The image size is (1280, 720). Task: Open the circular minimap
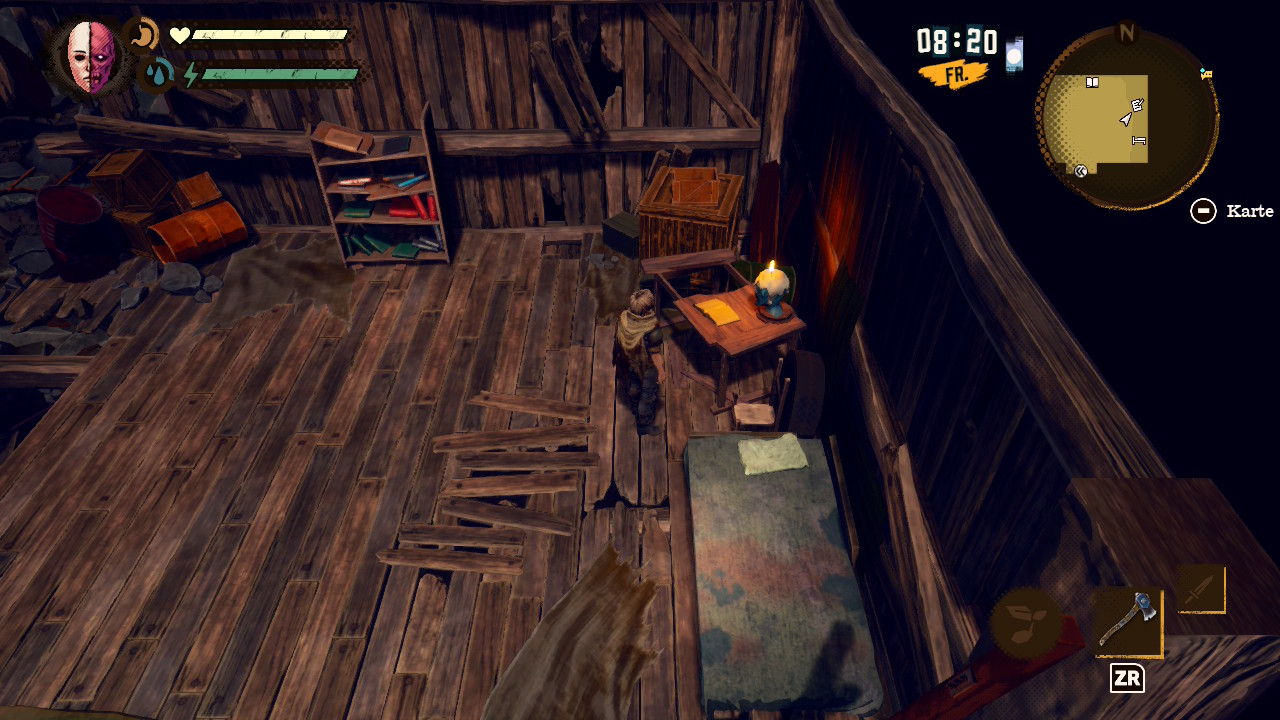point(1127,120)
